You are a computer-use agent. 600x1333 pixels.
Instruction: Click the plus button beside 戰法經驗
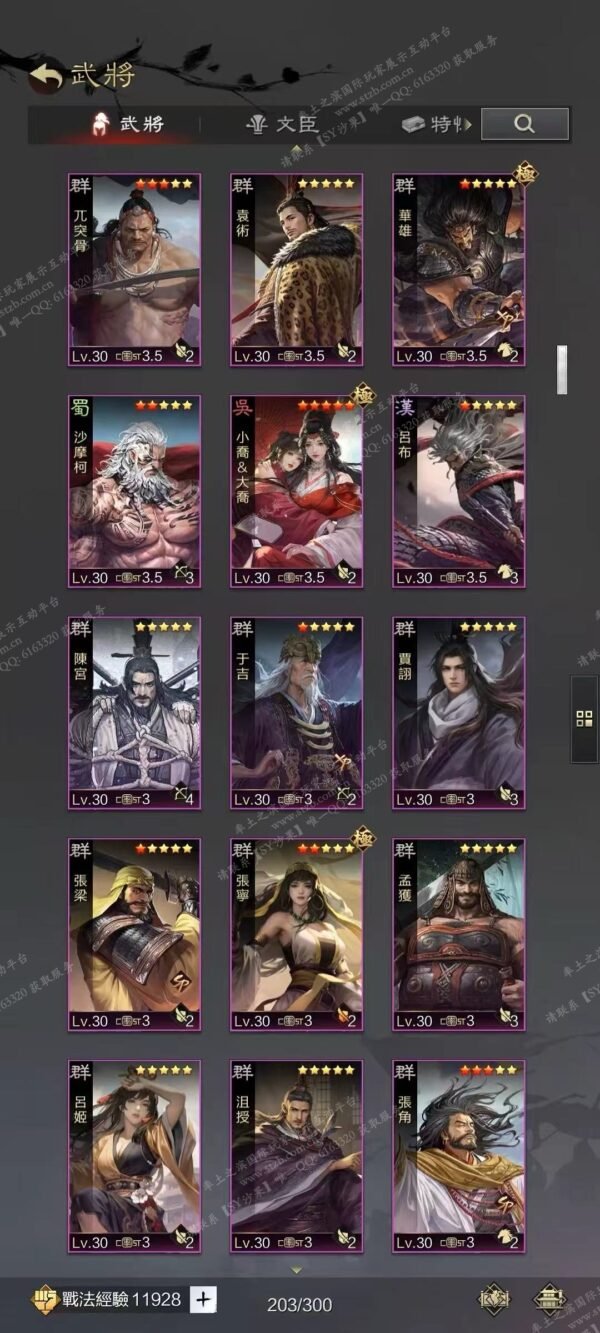[x=203, y=1299]
